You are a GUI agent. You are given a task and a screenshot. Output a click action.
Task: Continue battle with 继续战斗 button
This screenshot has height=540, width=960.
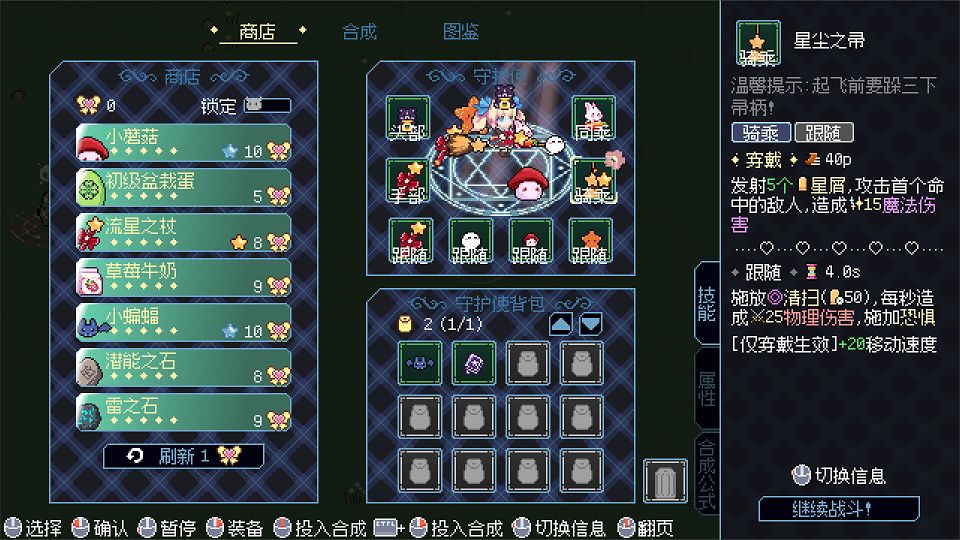[x=838, y=508]
